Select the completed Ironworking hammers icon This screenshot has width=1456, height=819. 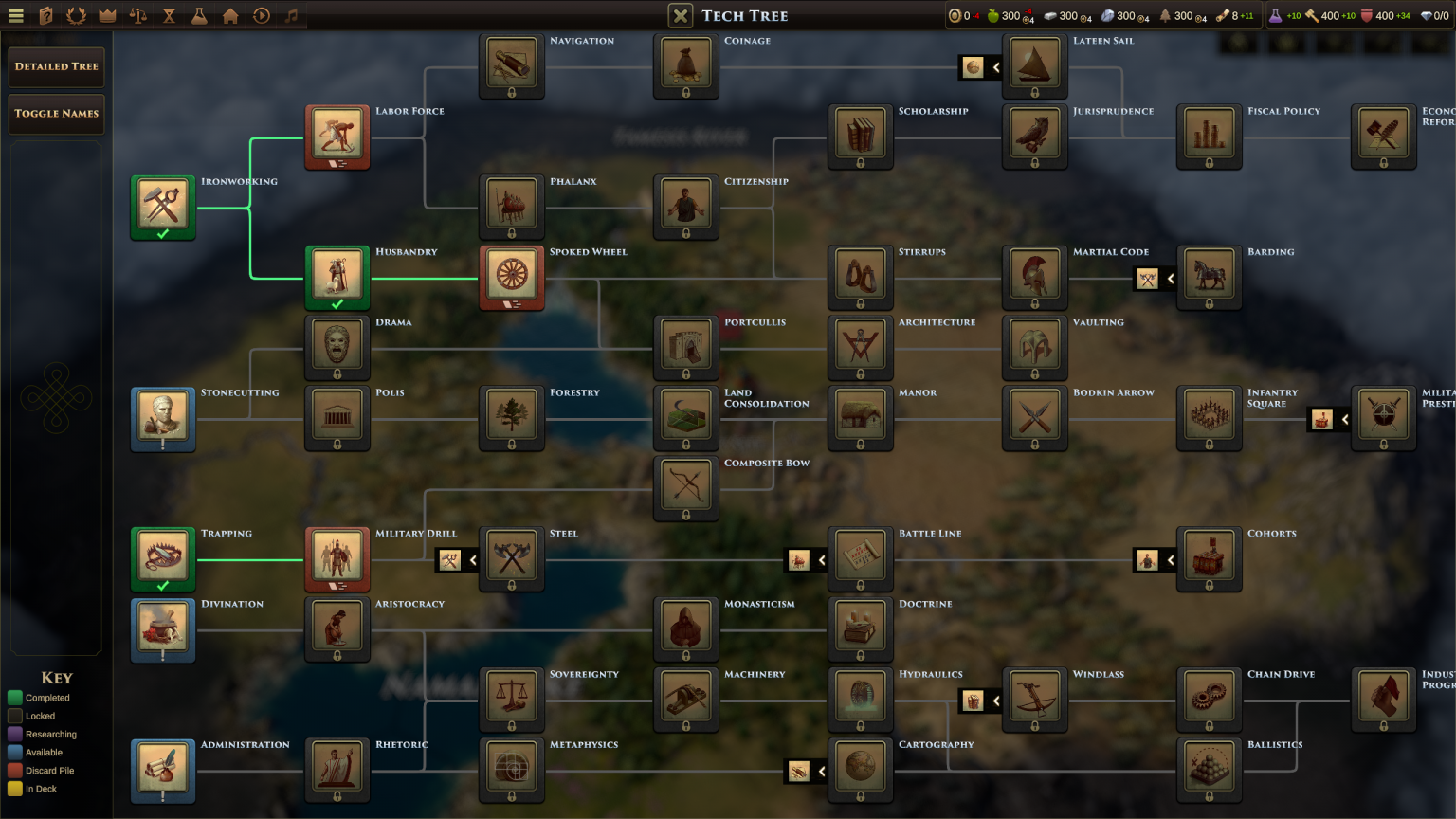tap(163, 206)
